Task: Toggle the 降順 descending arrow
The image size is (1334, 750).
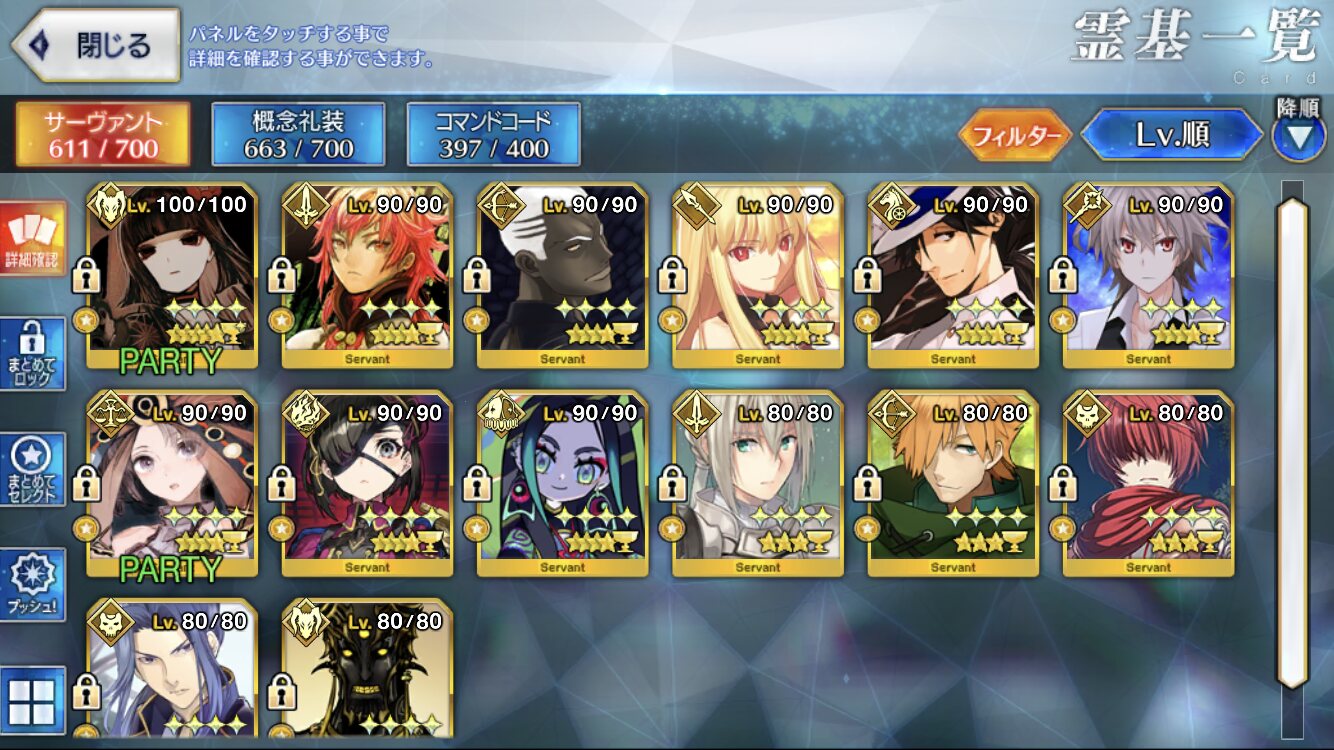Action: (1298, 136)
